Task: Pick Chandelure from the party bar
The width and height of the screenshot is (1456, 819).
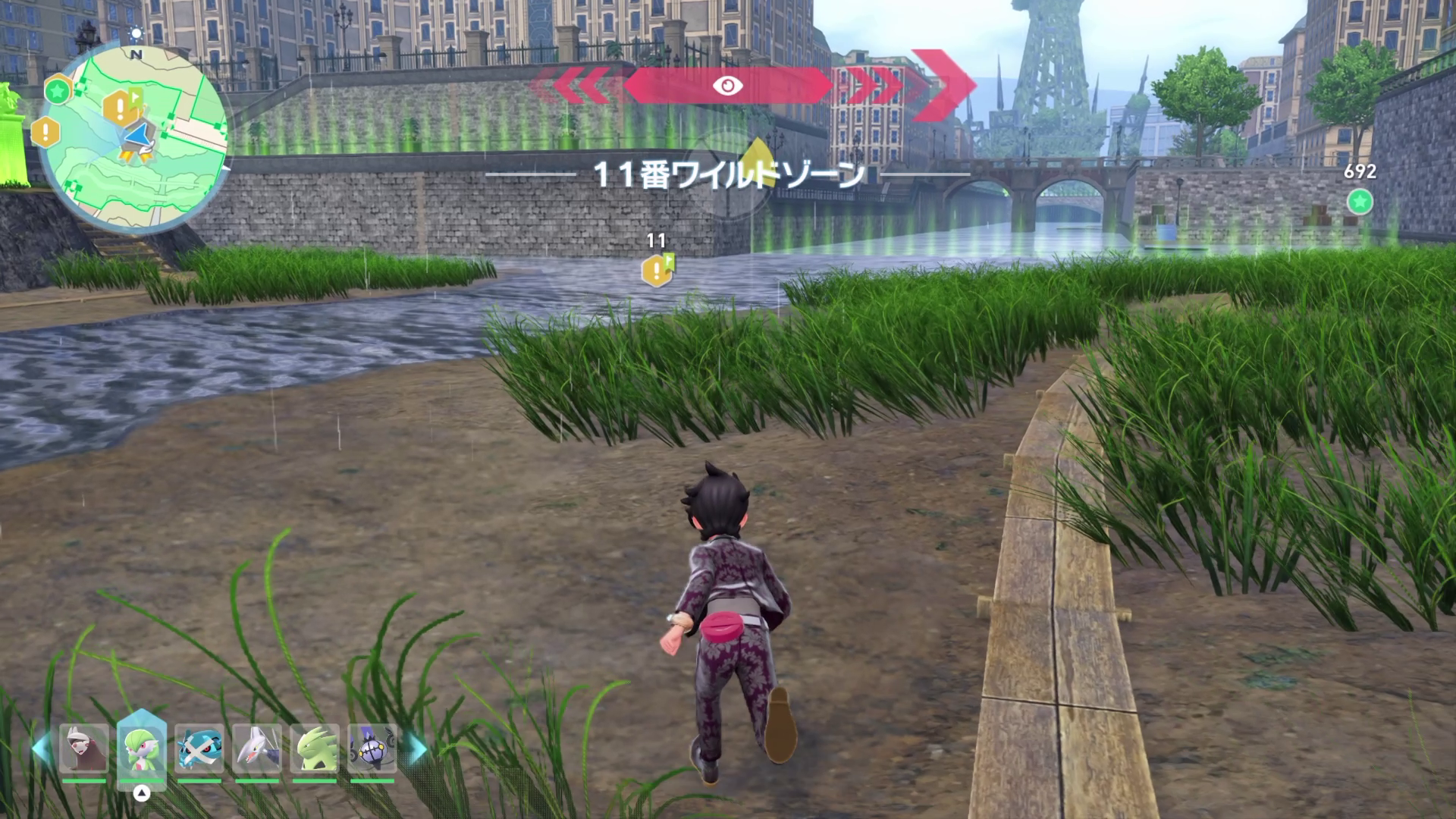Action: [372, 748]
